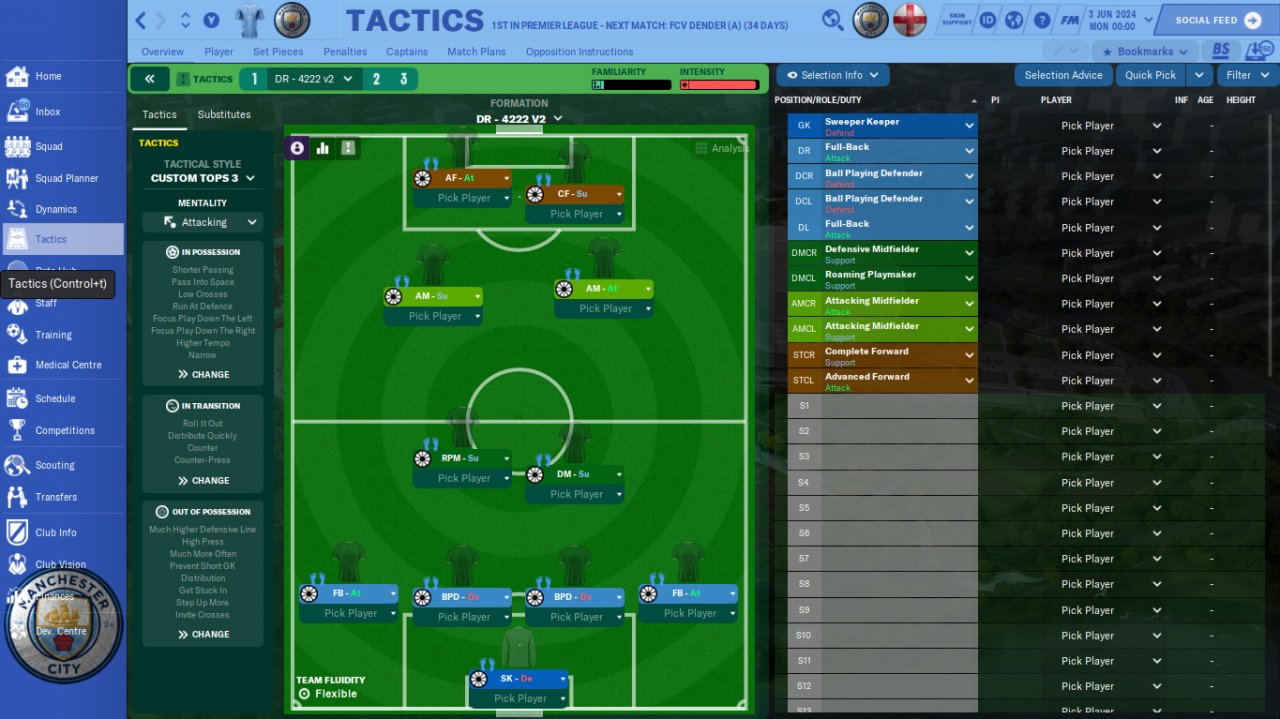Go to the Training section
This screenshot has width=1280, height=719.
click(53, 335)
